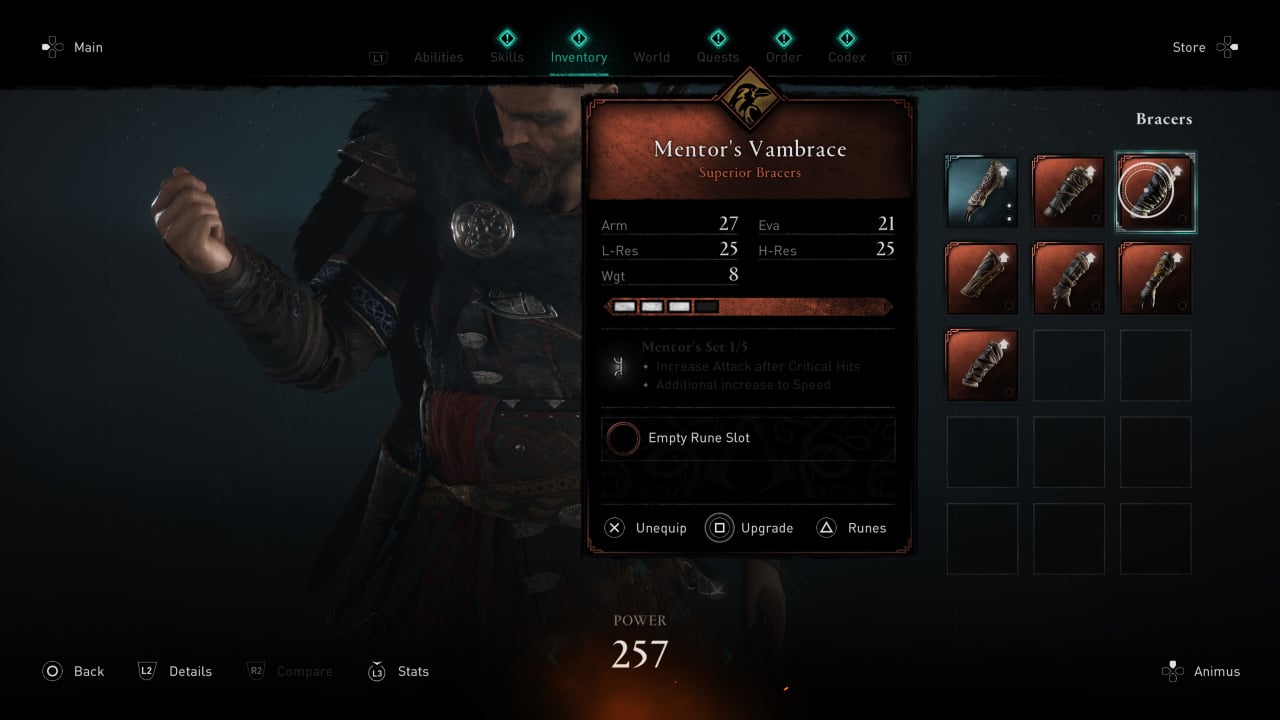Open the Main menu option

pos(73,47)
